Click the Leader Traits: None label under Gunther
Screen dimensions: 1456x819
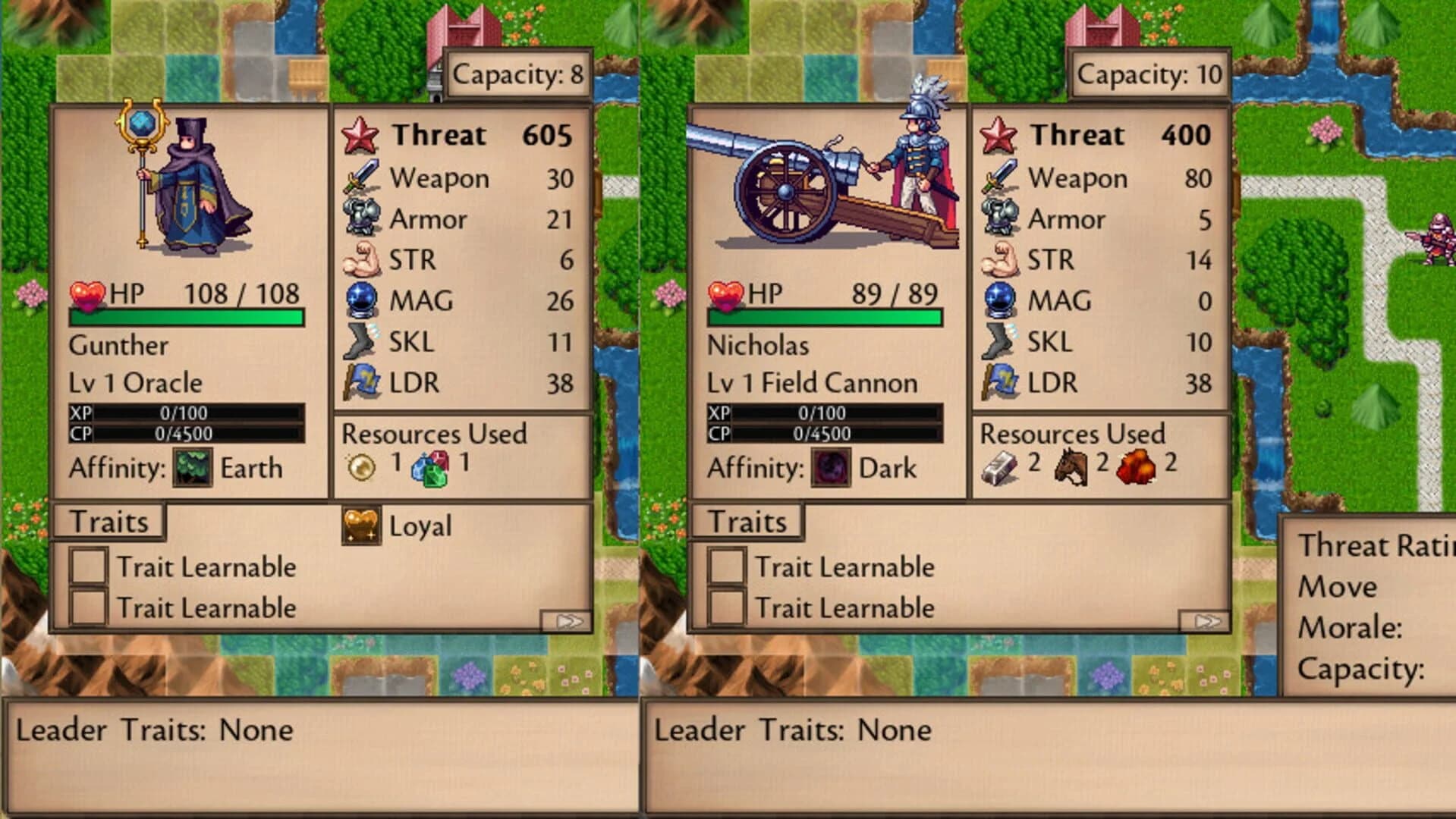(x=152, y=730)
